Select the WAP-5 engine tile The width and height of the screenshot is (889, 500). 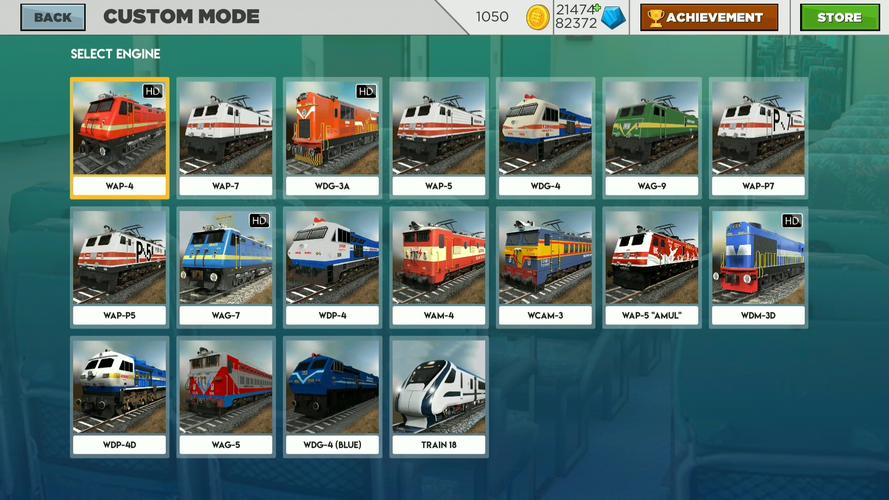(x=439, y=138)
